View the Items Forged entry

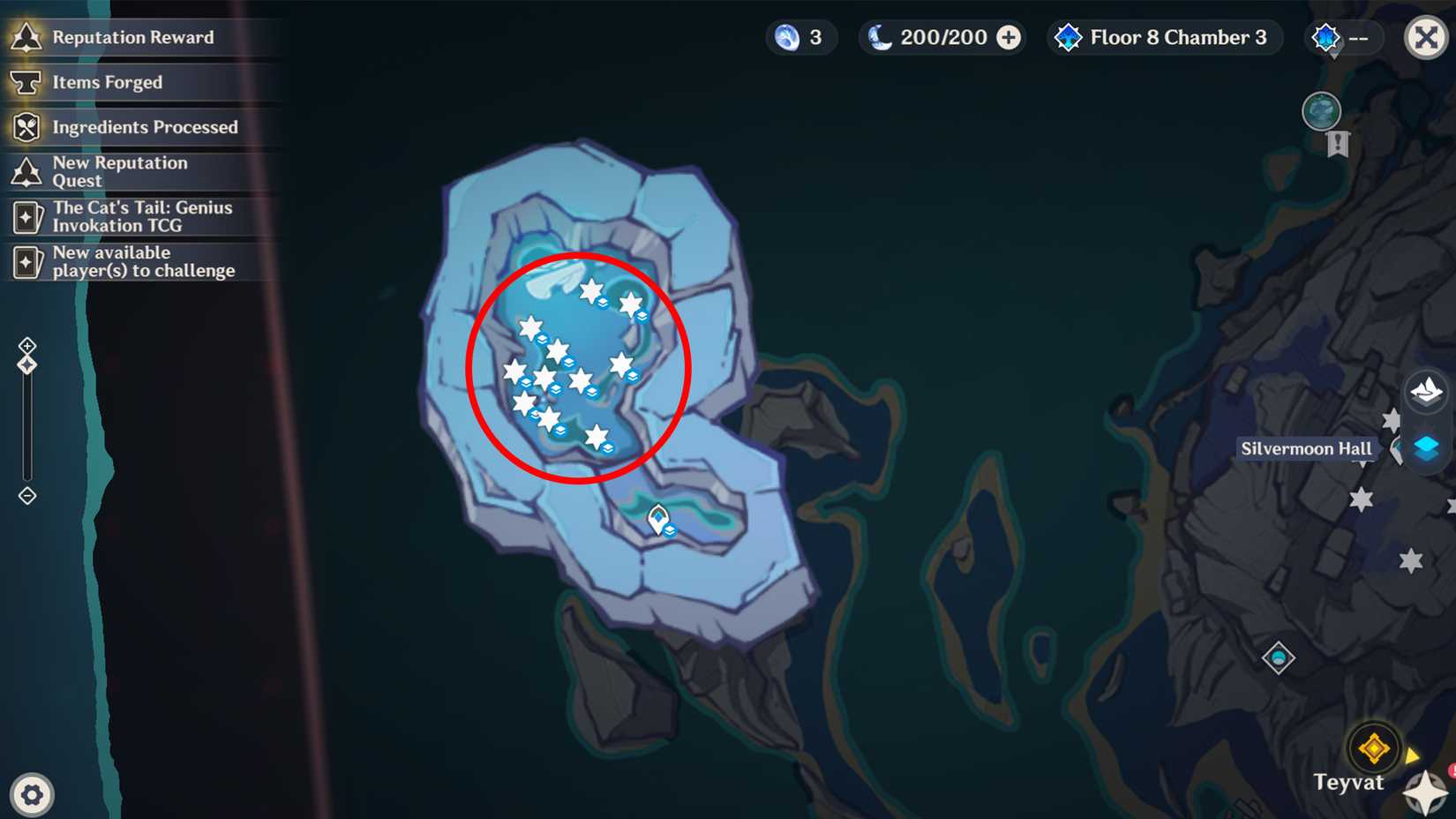coord(106,82)
